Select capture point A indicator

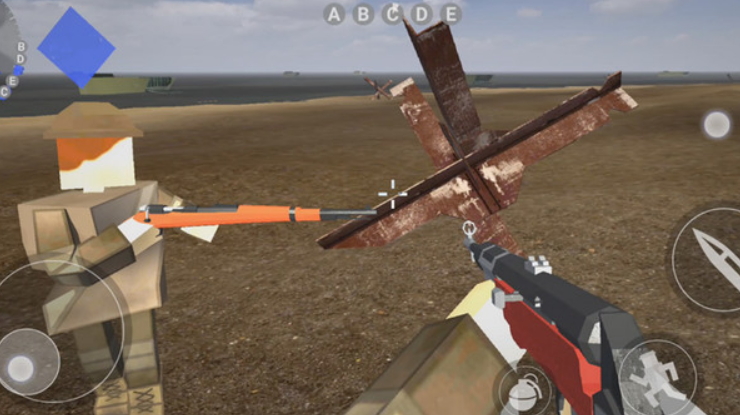(x=334, y=14)
